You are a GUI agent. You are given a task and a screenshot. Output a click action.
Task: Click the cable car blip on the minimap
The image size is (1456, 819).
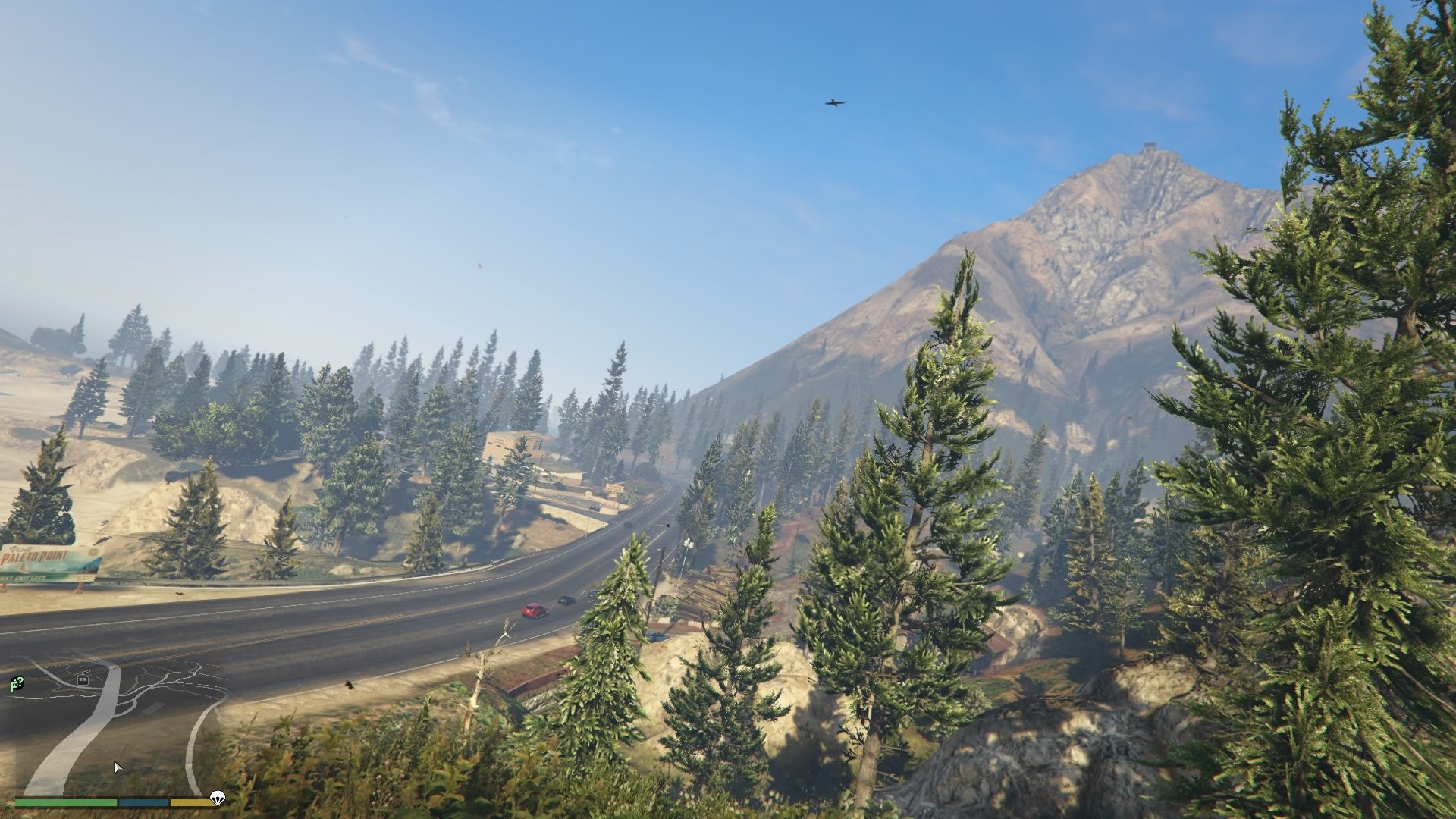pyautogui.click(x=83, y=680)
